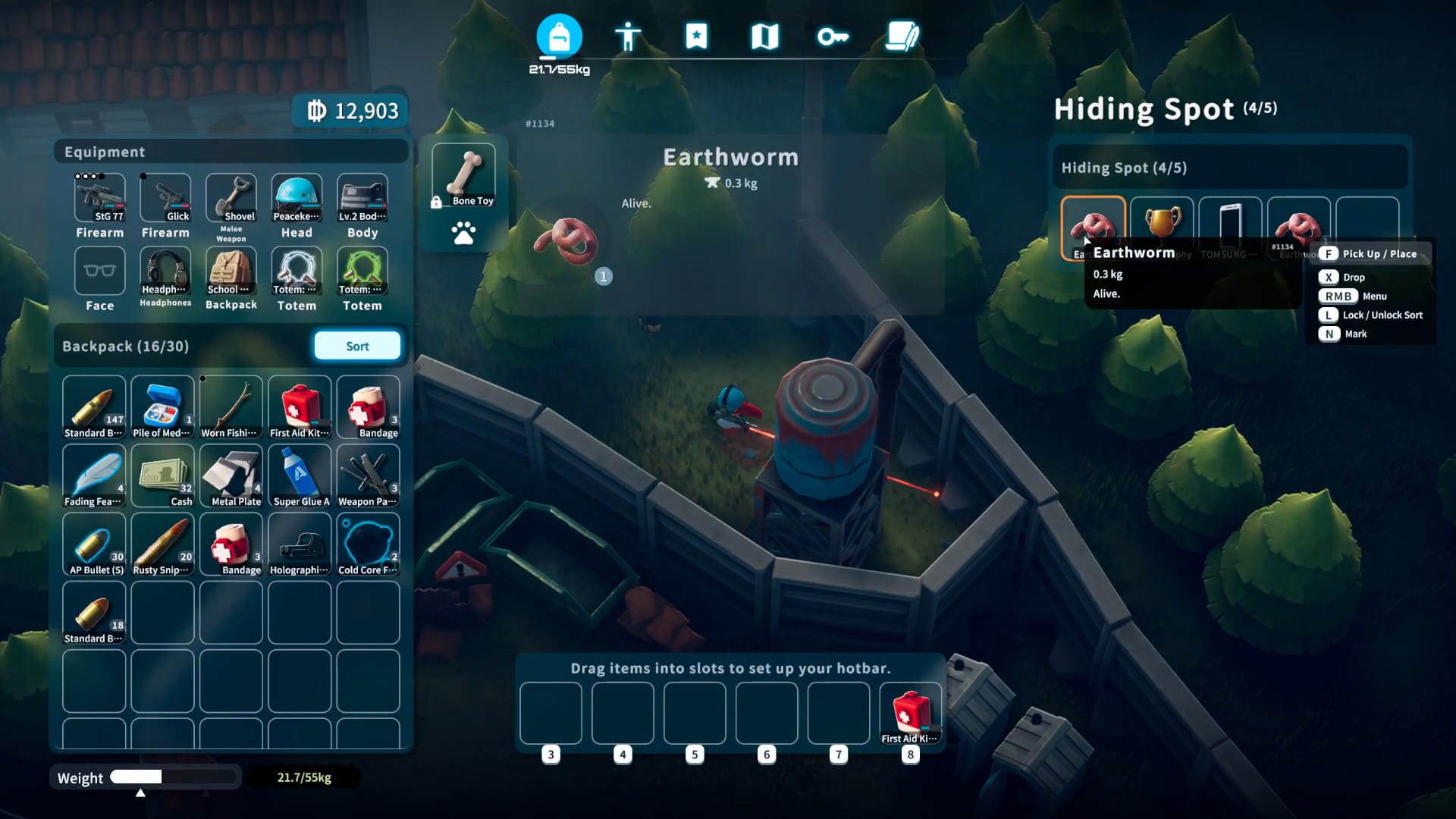Pick the Bone Toy pet slot

[x=463, y=175]
